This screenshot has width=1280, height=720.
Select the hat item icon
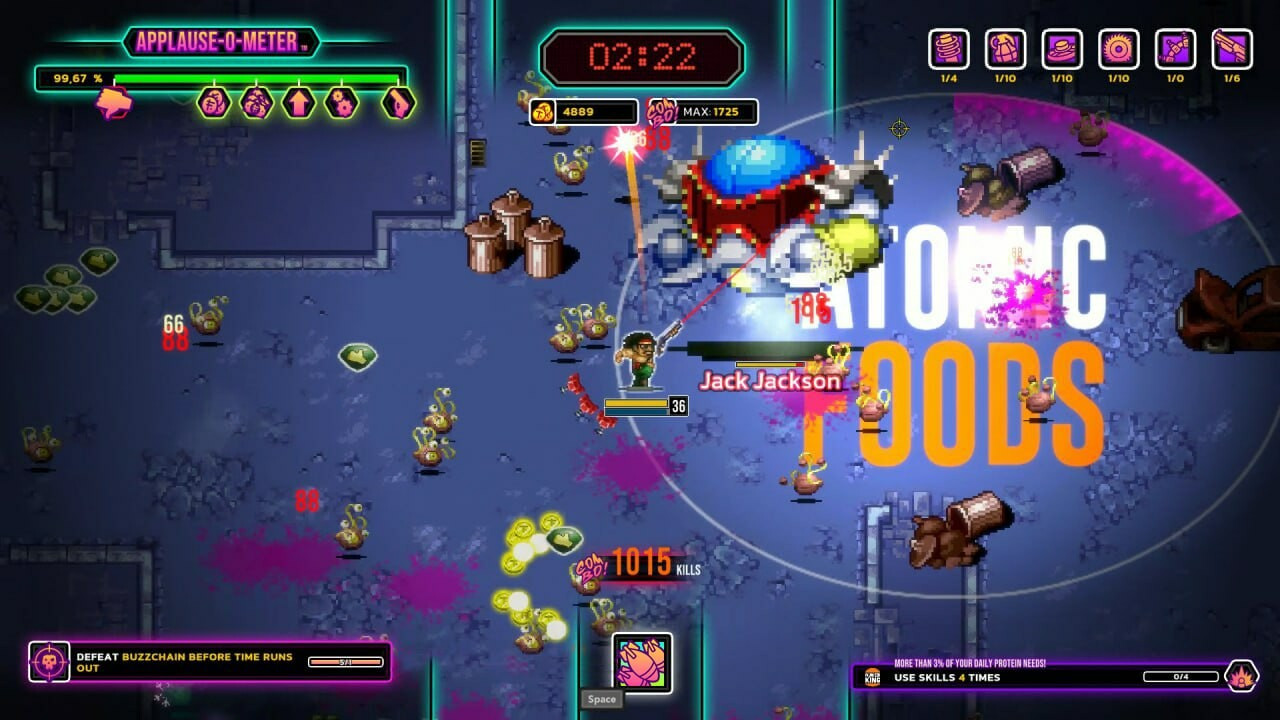(1062, 49)
